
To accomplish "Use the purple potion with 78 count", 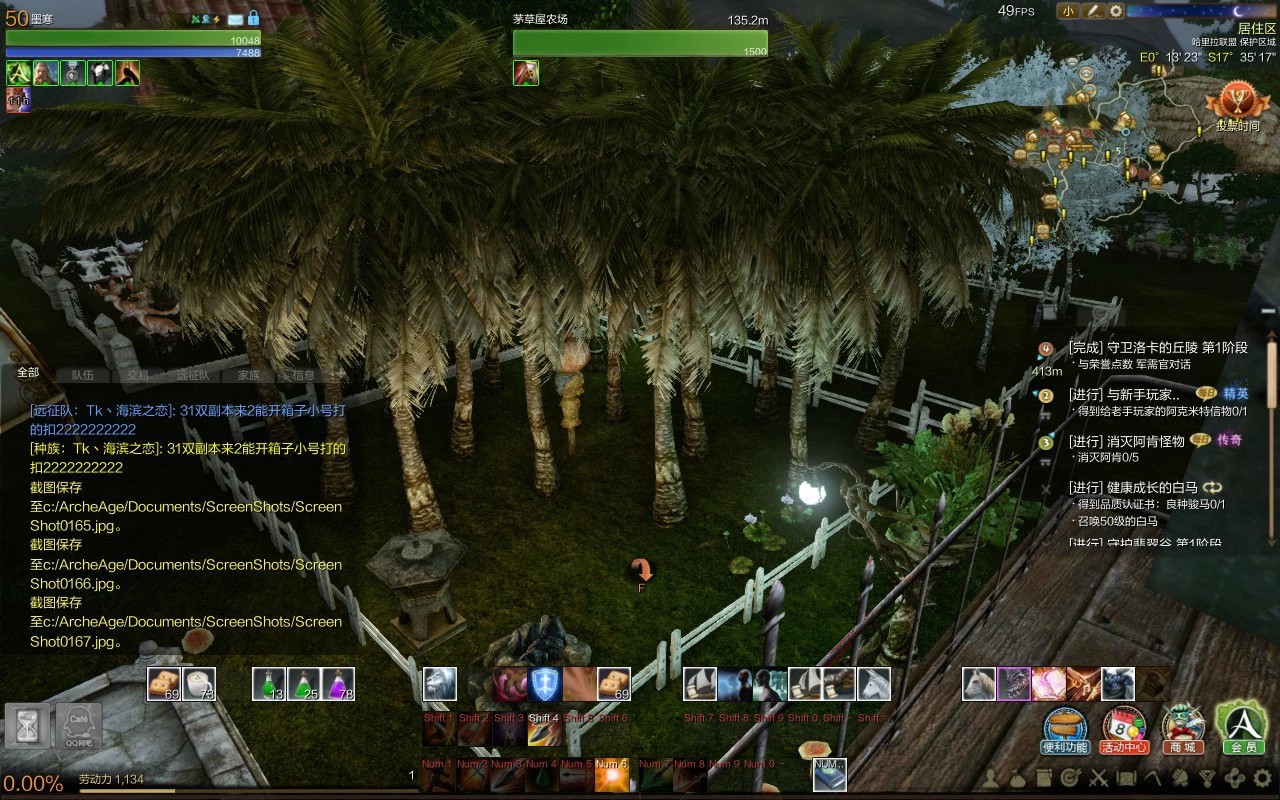I will pos(338,684).
